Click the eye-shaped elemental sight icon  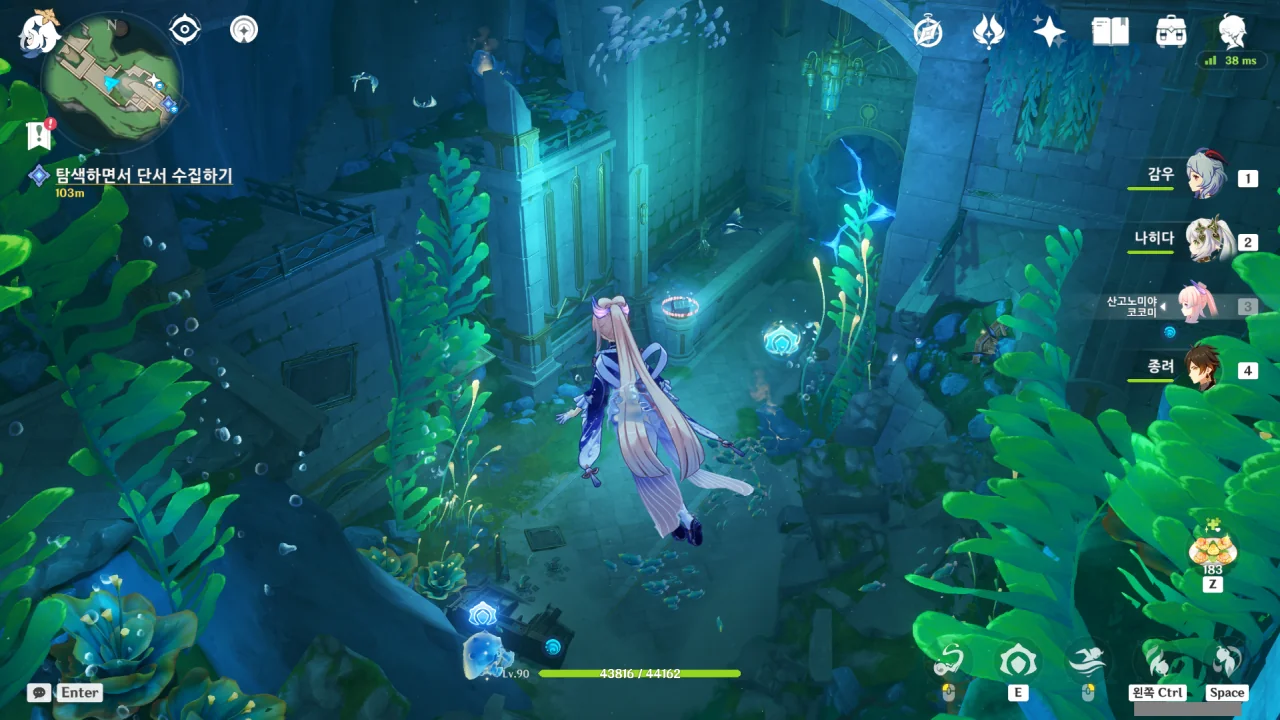185,30
